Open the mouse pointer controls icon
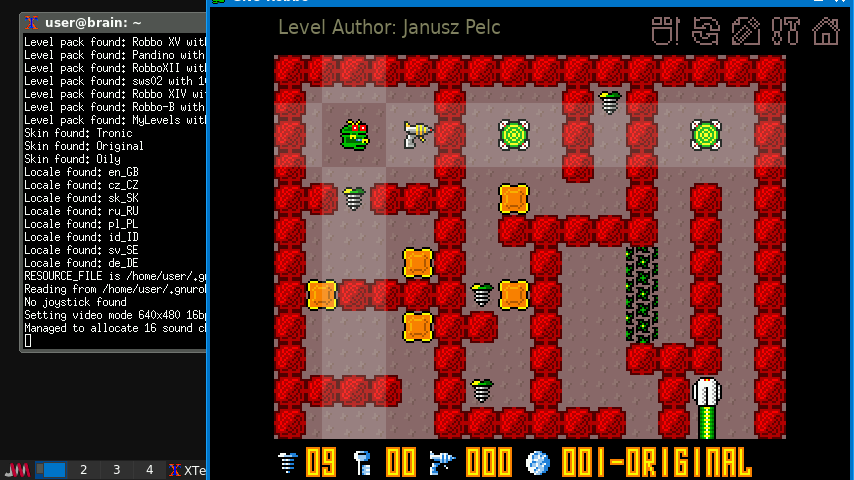 (x=666, y=31)
